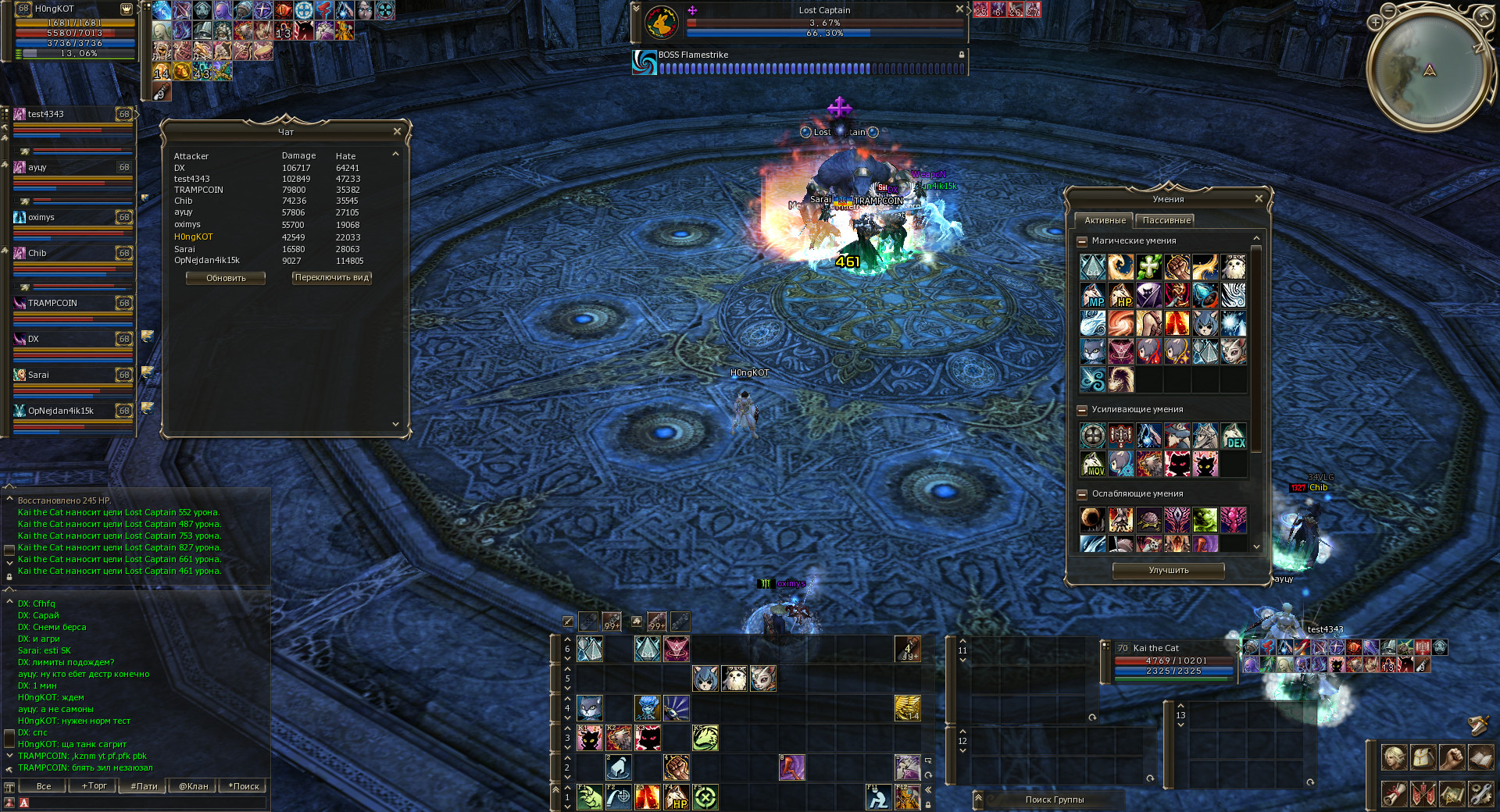Click the Улучшить button
This screenshot has height=812, width=1500.
(1168, 570)
